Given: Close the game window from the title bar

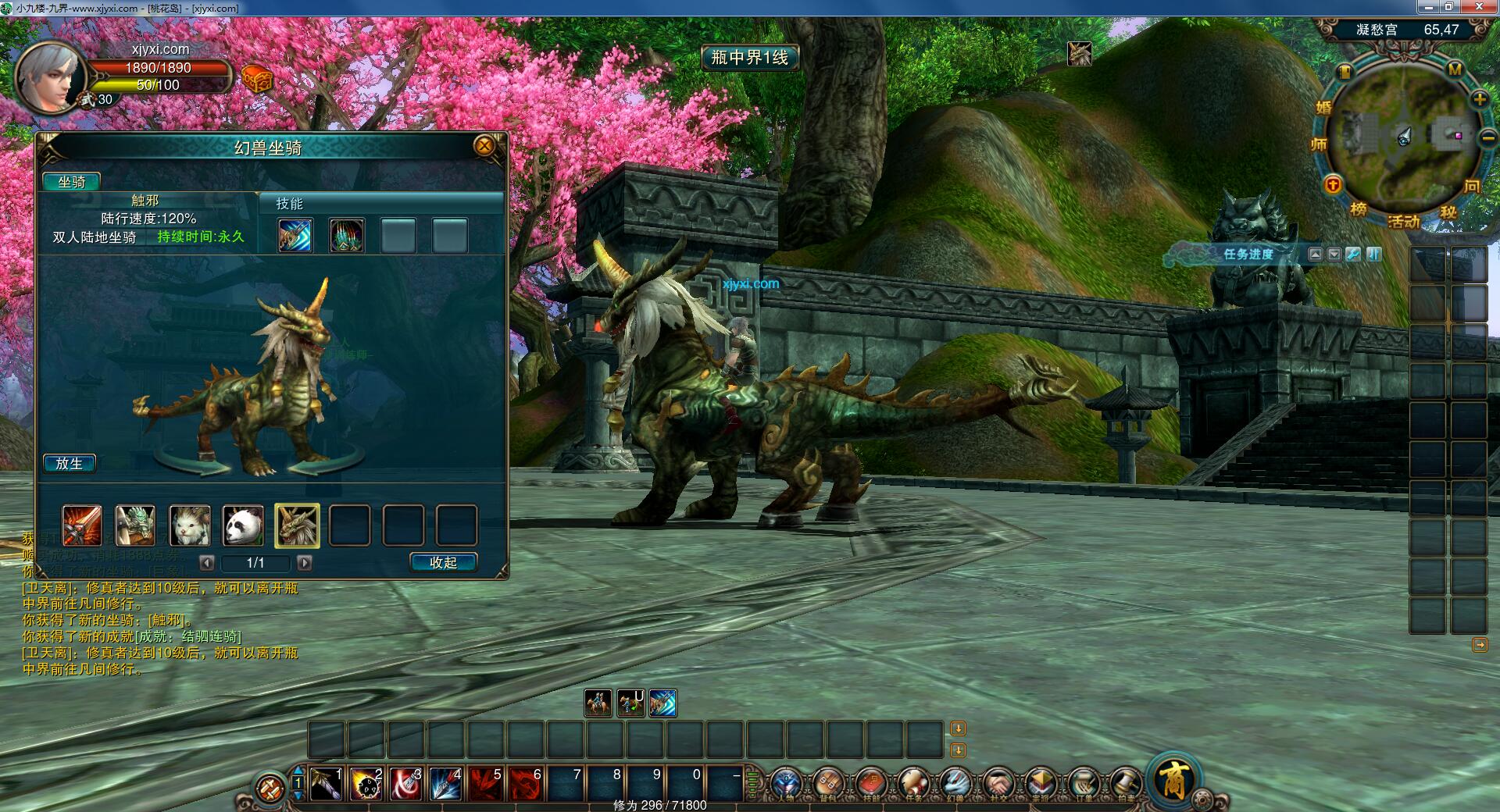Looking at the screenshot, I should 1482,7.
